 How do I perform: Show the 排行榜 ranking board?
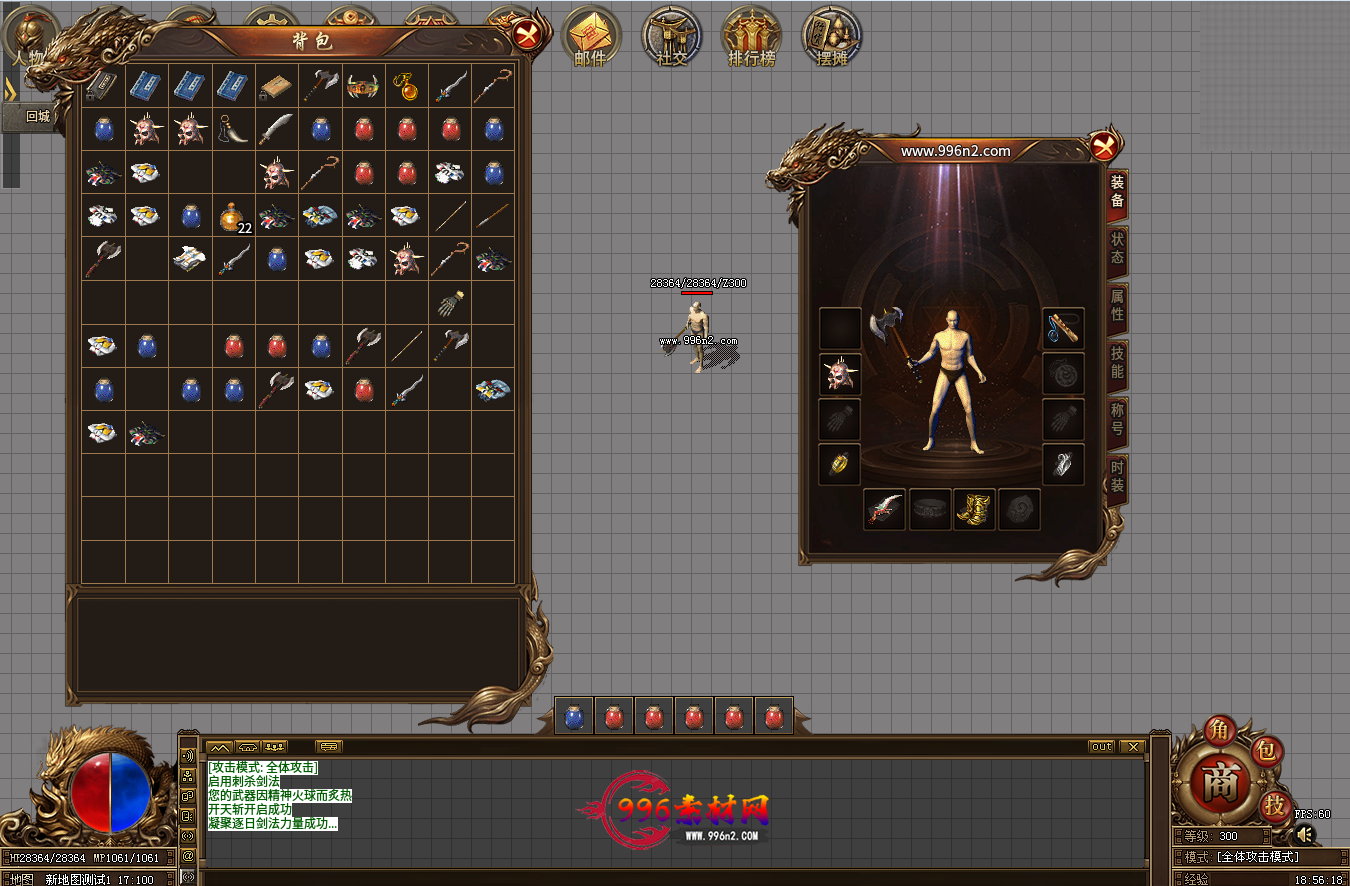click(x=752, y=37)
